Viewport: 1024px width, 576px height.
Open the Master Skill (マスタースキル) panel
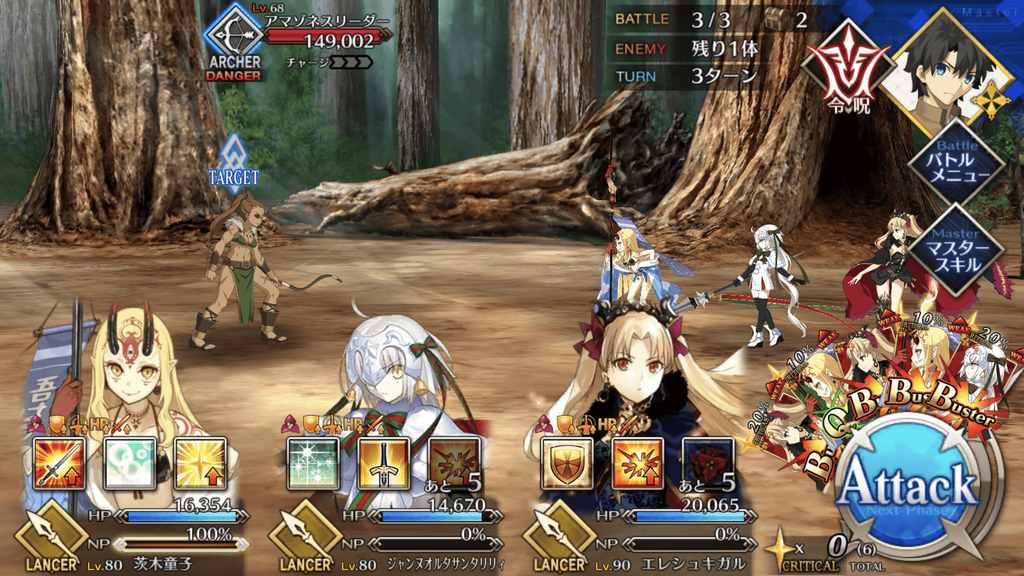click(956, 251)
